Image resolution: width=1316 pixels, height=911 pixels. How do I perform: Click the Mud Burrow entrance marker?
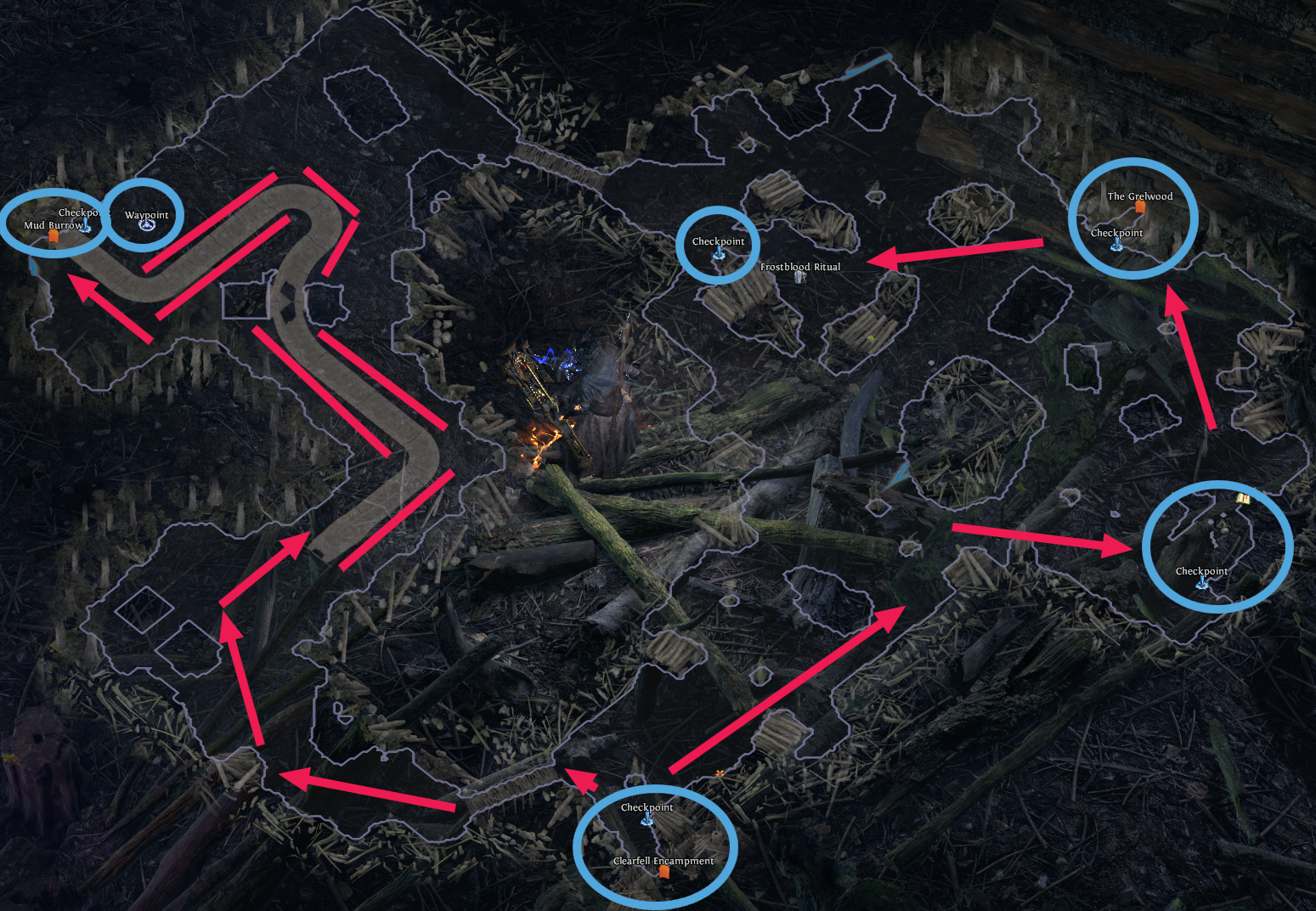54,237
